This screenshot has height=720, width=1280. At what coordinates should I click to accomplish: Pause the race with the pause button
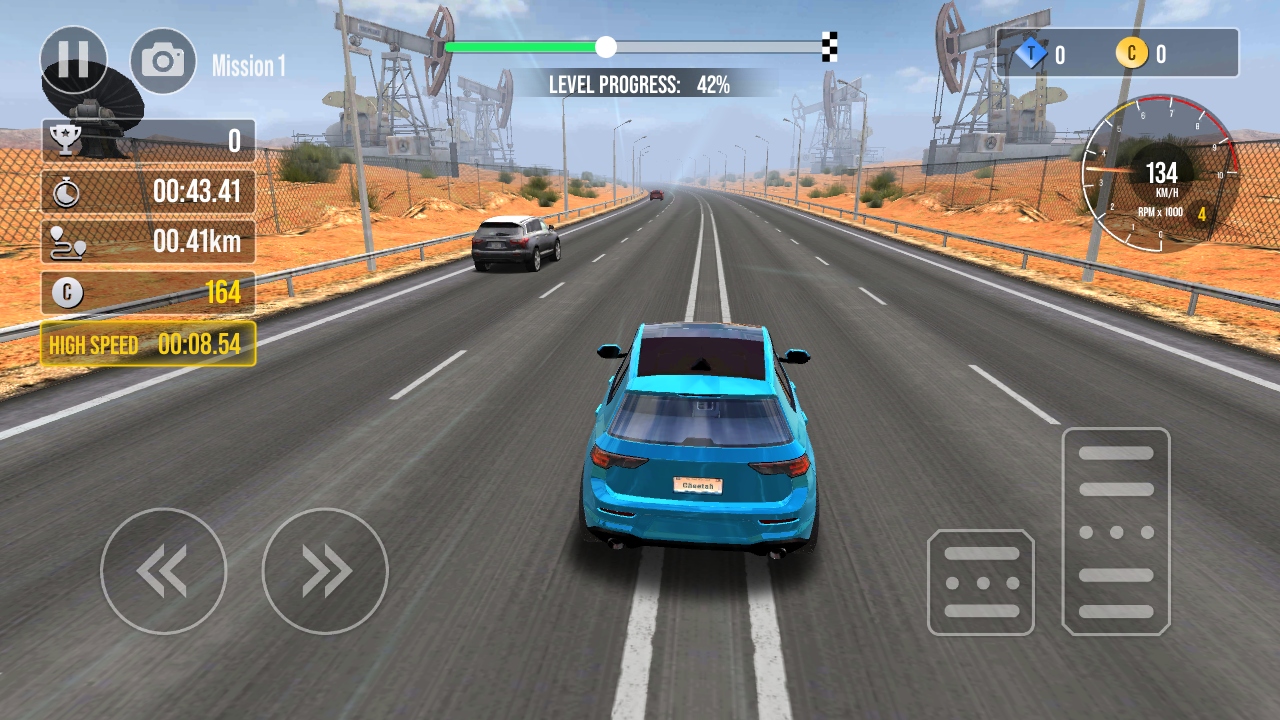(74, 60)
